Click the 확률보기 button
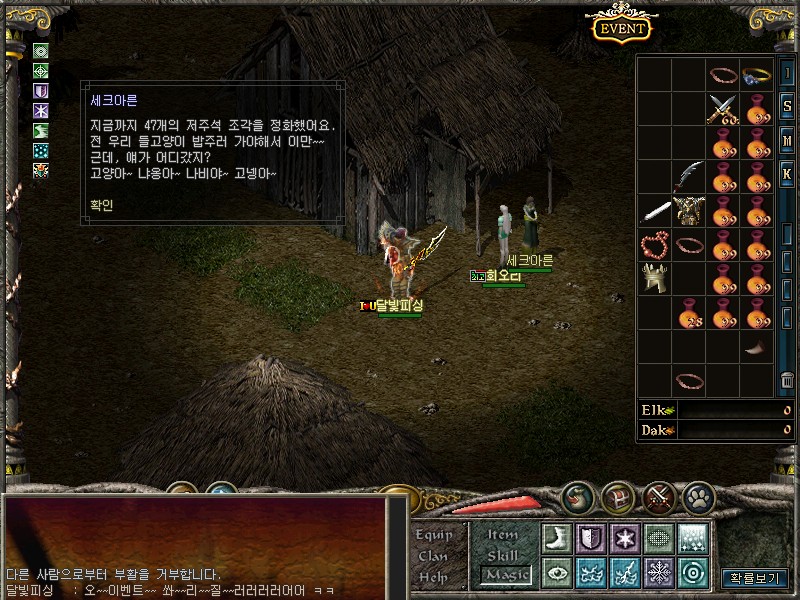The width and height of the screenshot is (800, 600). pyautogui.click(x=754, y=578)
